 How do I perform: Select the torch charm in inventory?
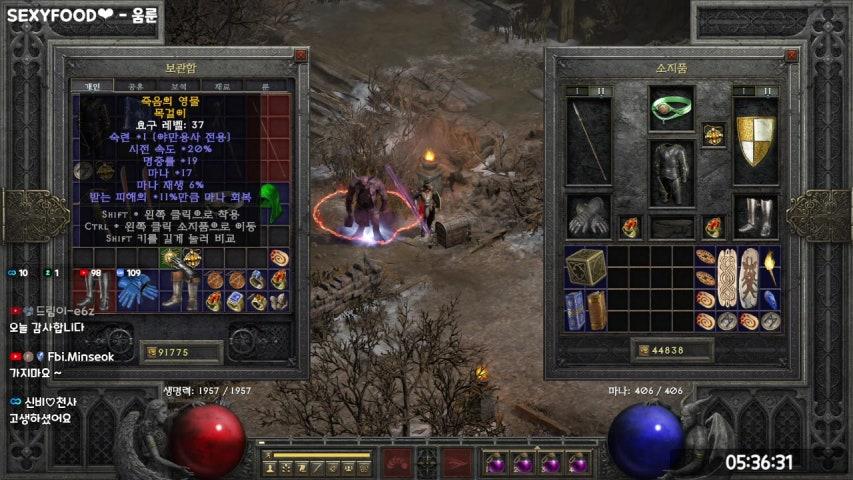point(770,267)
